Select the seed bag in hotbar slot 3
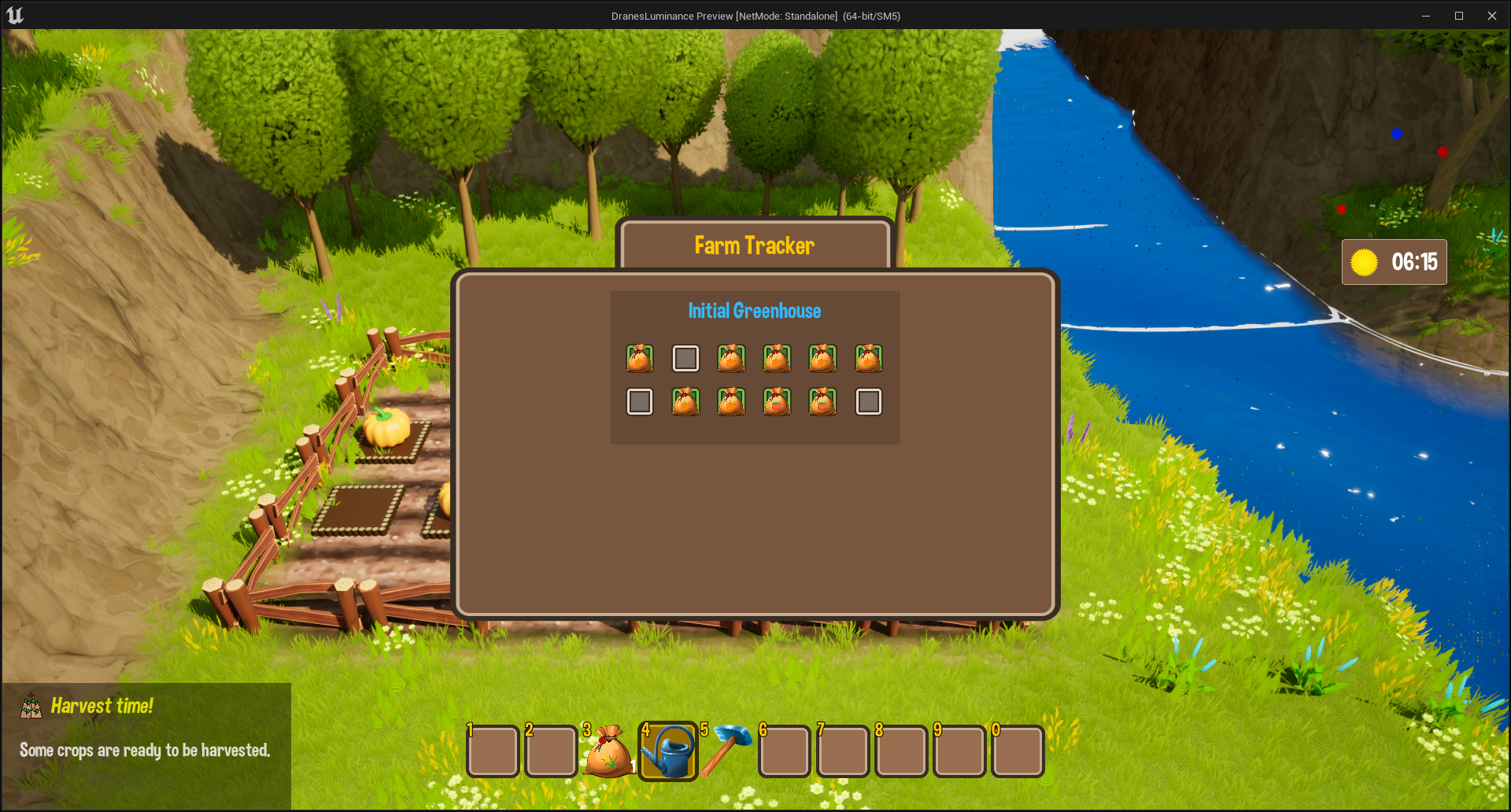Viewport: 1511px width, 812px height. tap(608, 751)
